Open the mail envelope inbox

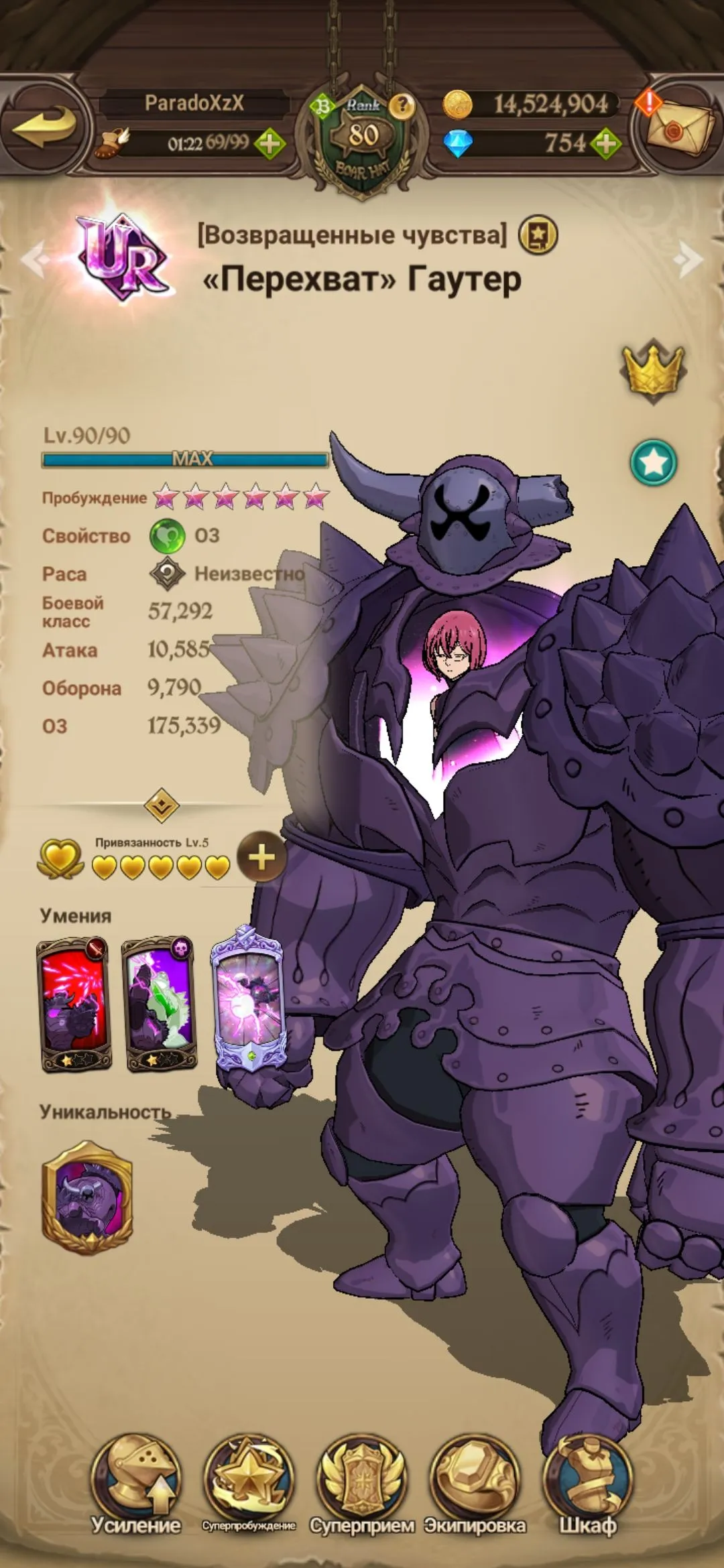[x=679, y=127]
